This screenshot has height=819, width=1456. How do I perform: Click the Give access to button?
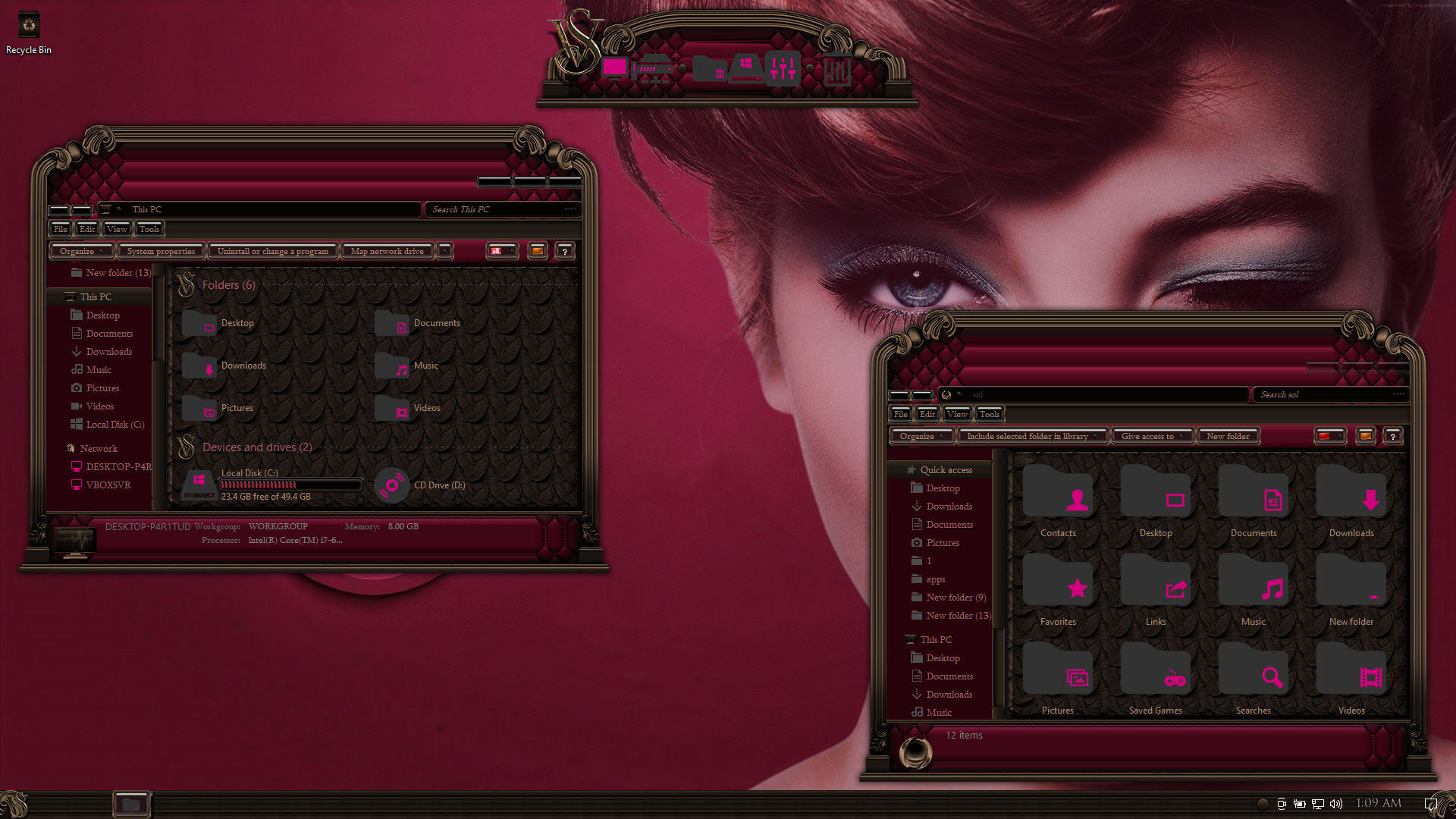1151,436
